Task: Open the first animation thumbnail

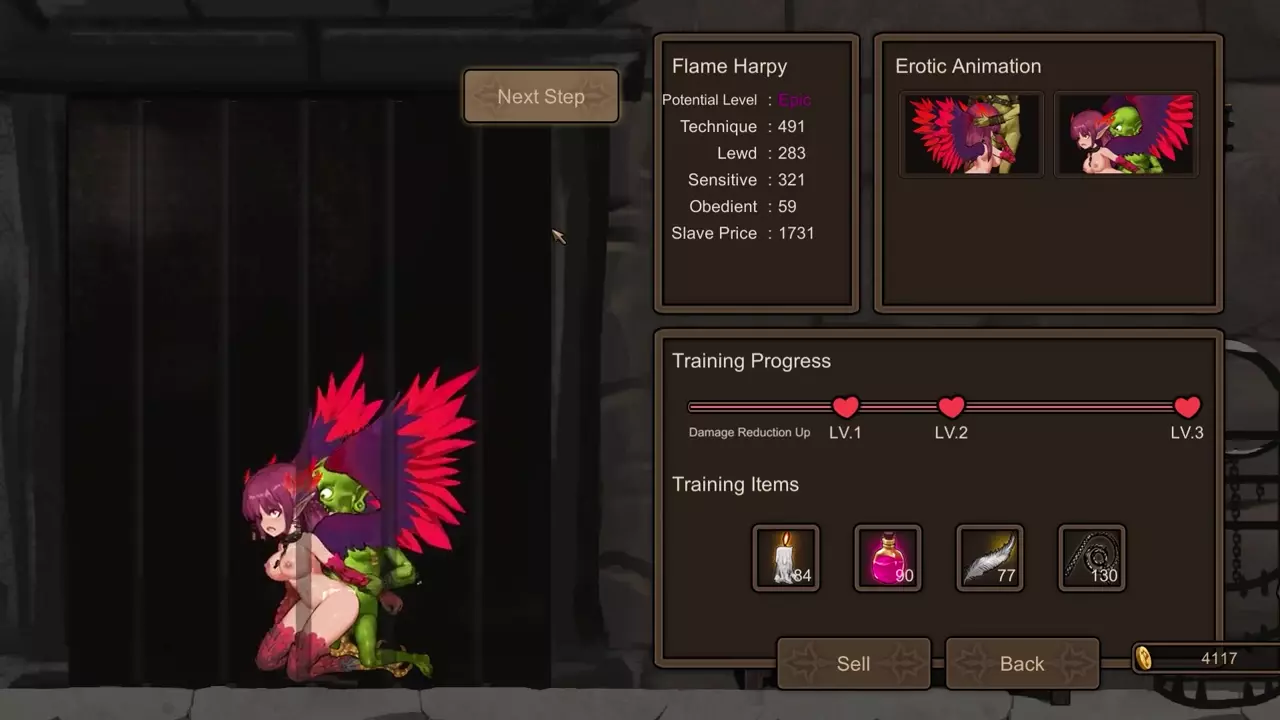Action: [x=971, y=135]
